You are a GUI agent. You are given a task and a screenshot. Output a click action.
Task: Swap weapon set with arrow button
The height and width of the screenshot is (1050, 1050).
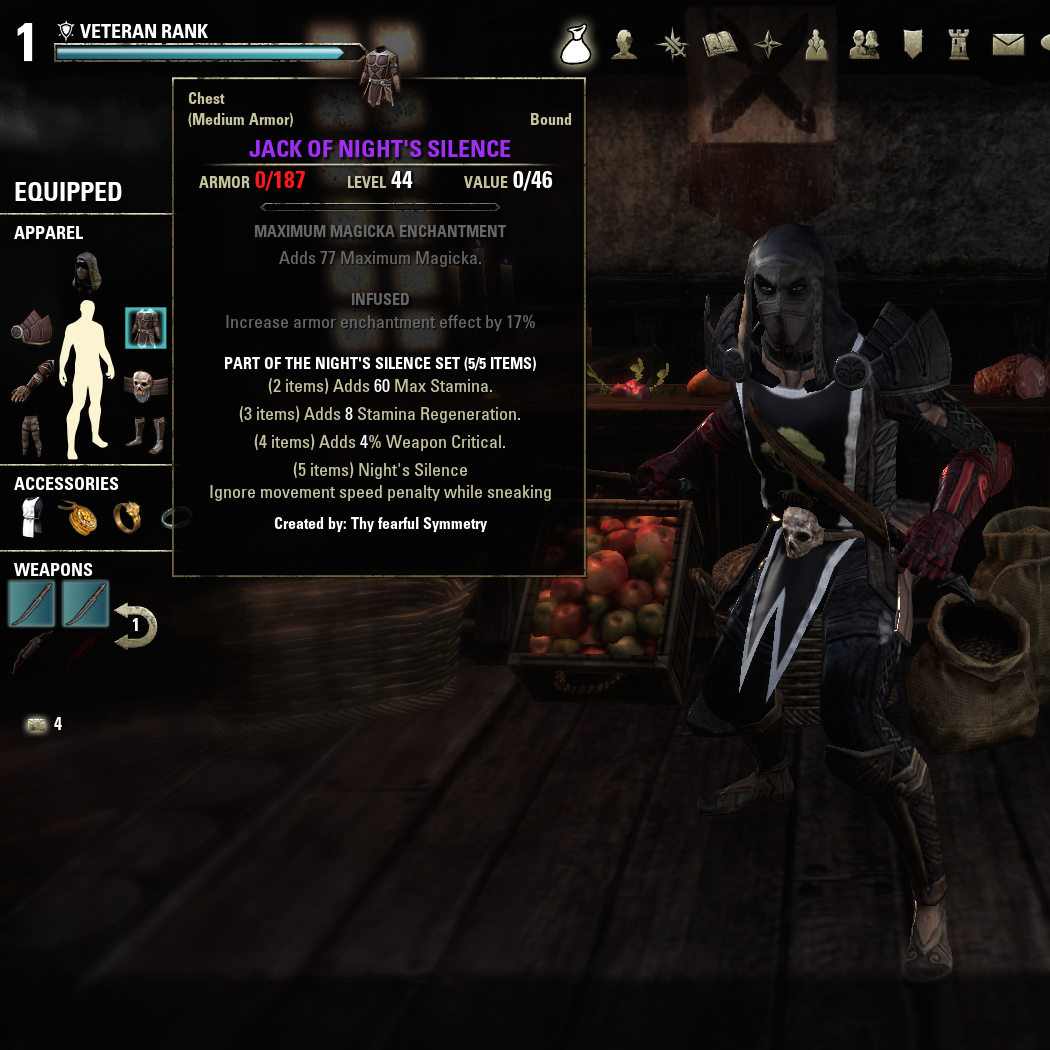pyautogui.click(x=134, y=625)
